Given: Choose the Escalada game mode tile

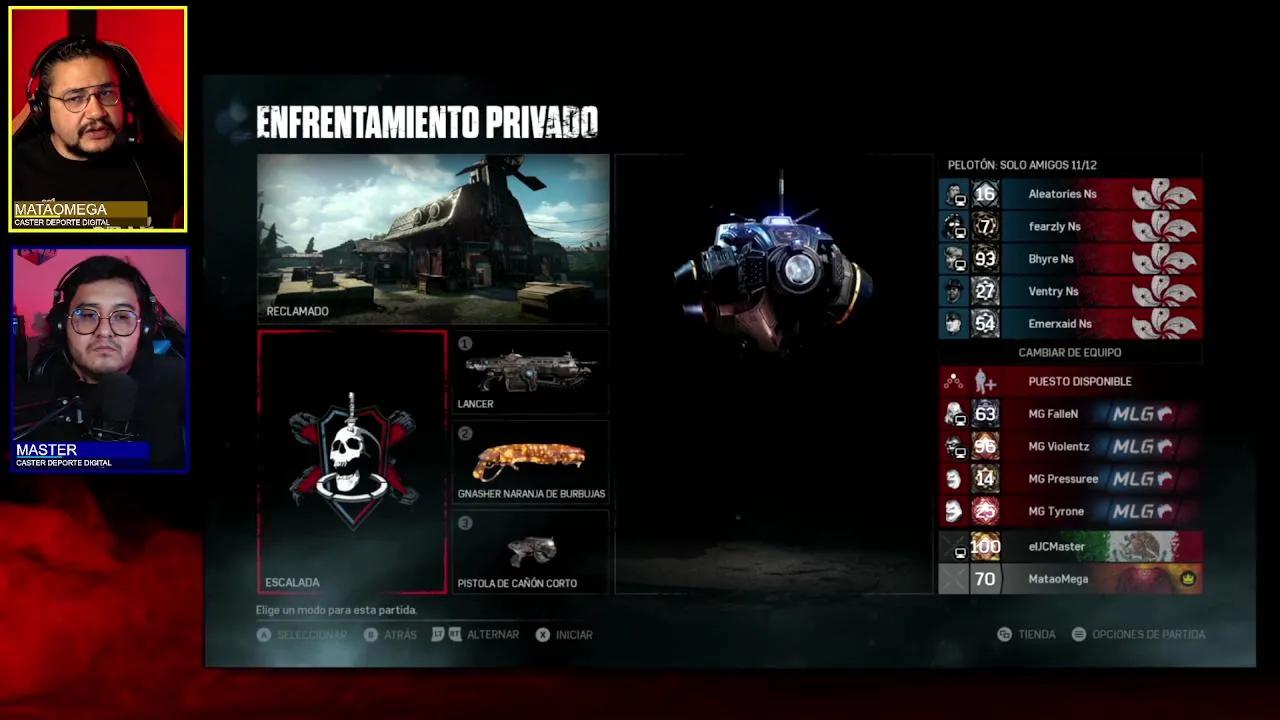Looking at the screenshot, I should tap(352, 461).
